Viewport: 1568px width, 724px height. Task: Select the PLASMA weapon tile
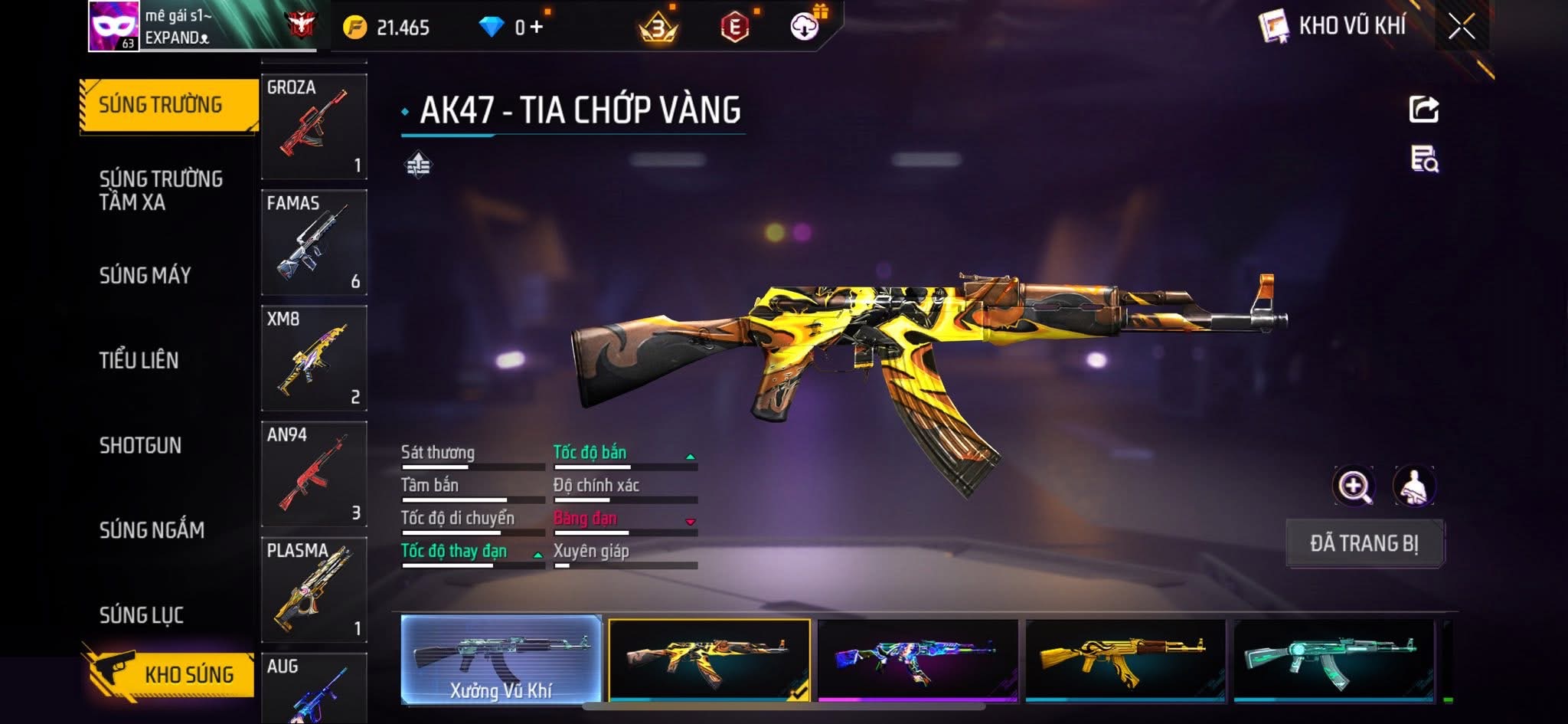coord(314,589)
